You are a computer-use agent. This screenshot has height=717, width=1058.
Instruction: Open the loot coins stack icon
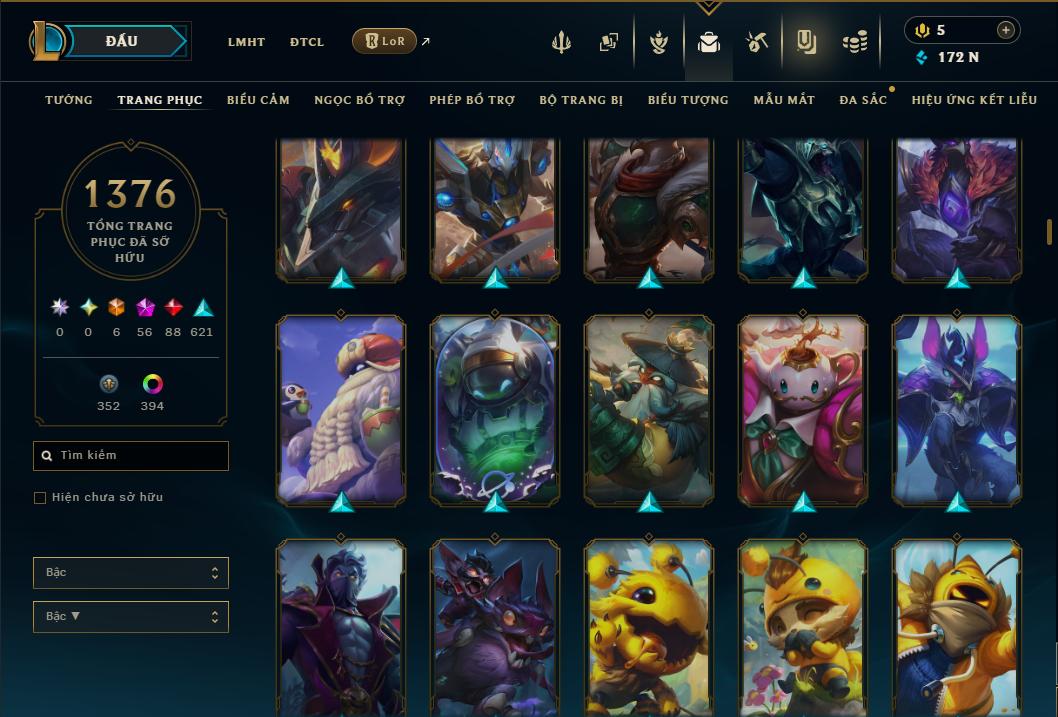[854, 42]
